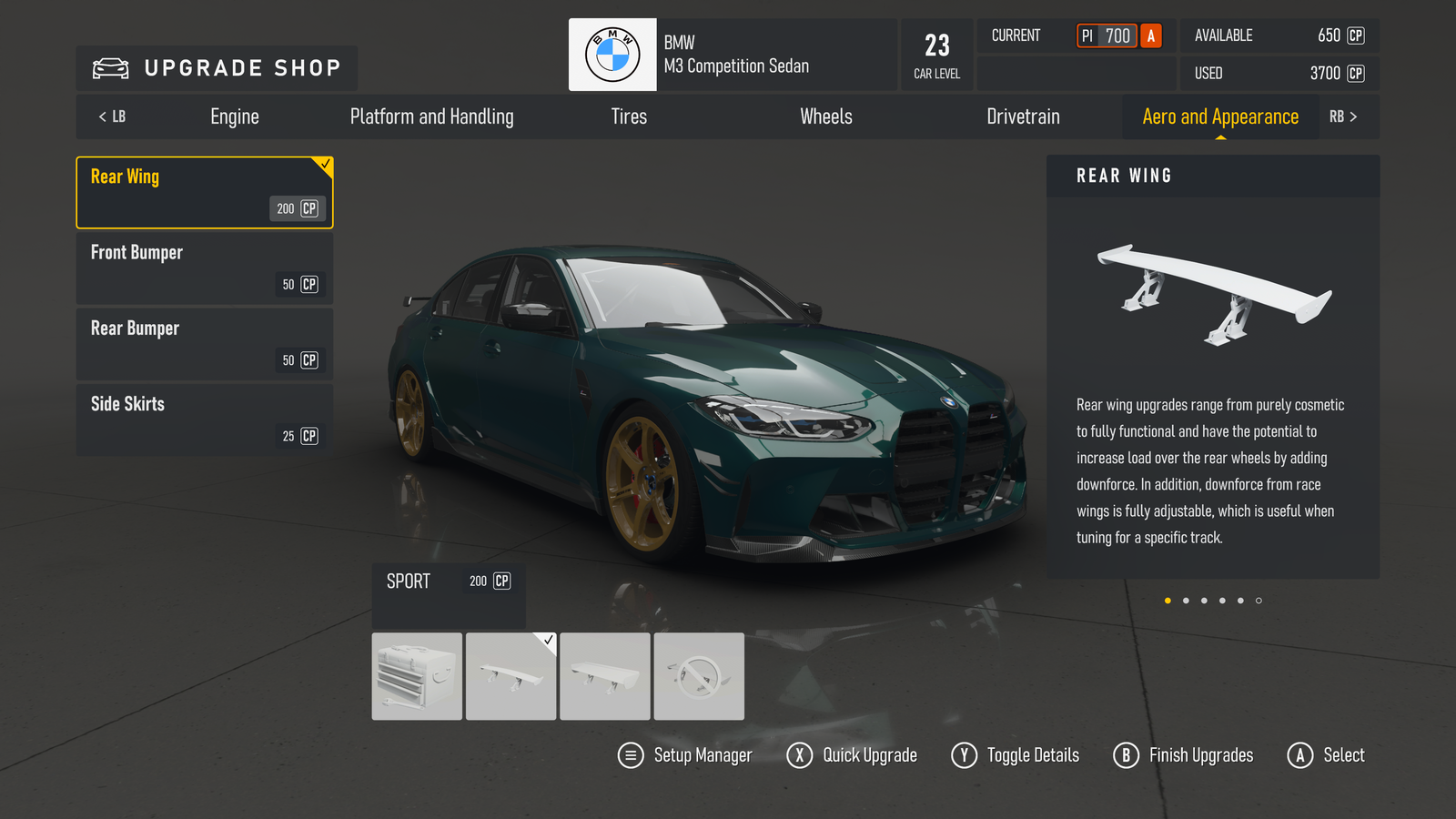Pick the unchecked rear wing thumbnail

pos(605,676)
